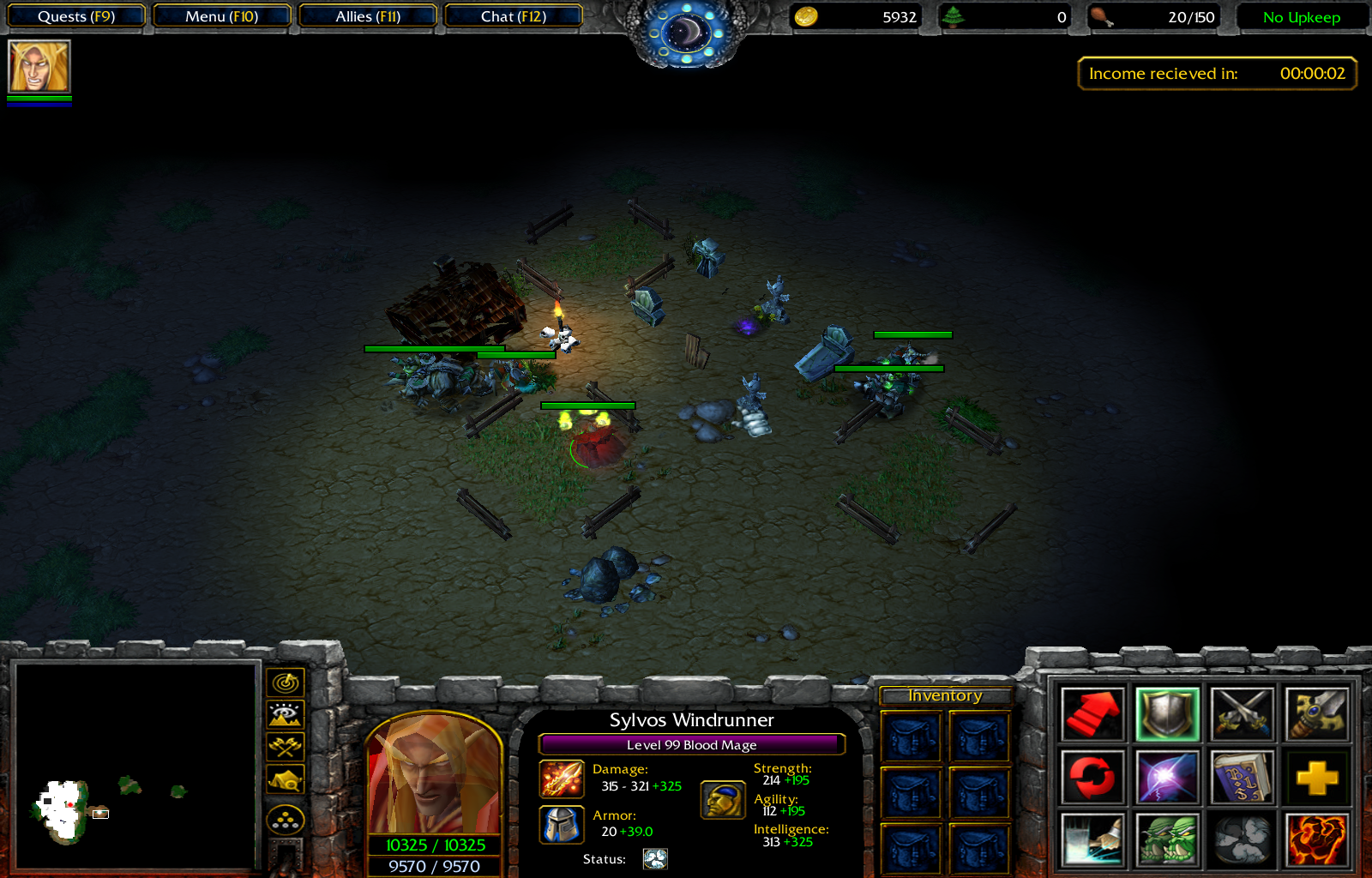
Task: Select the red circular arrows ability
Action: point(1092,777)
